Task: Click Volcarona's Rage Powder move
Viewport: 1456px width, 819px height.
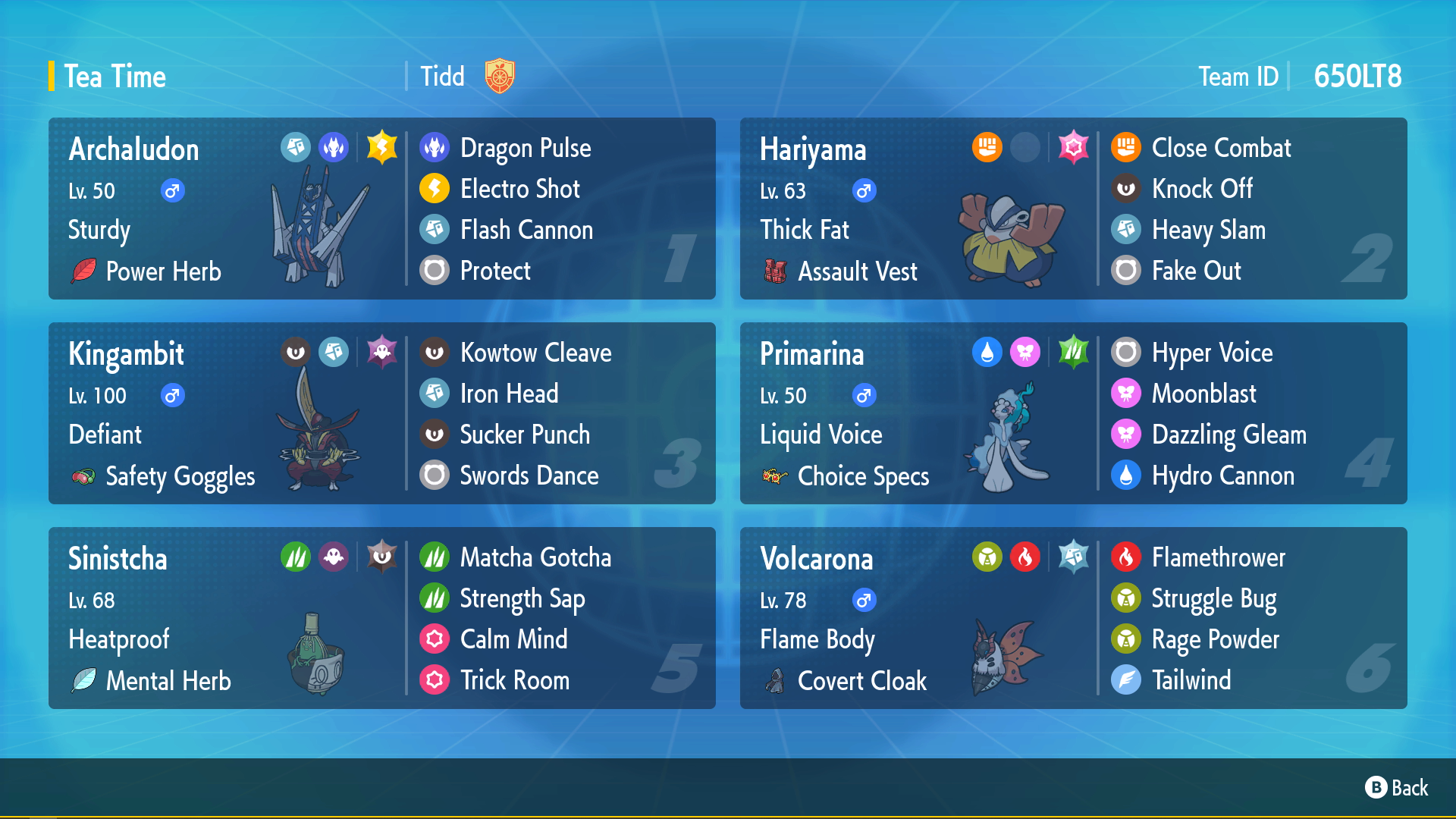Action: 1215,639
